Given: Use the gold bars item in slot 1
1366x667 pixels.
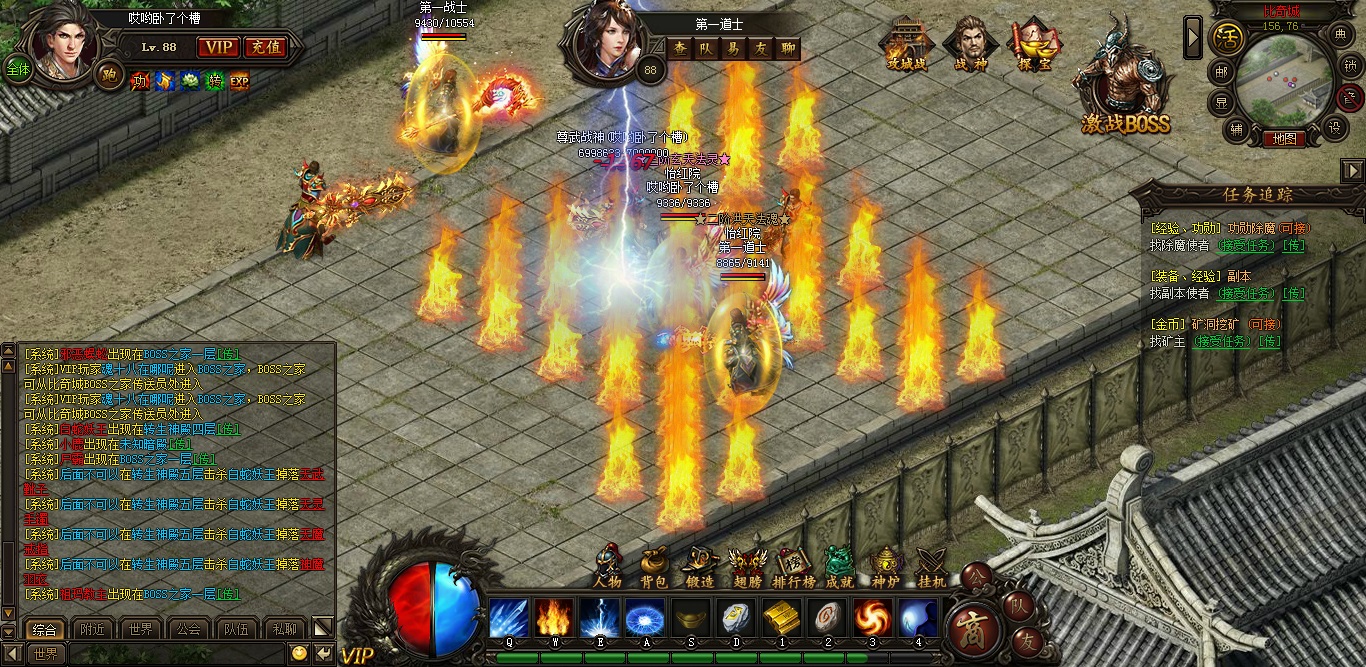Looking at the screenshot, I should 781,618.
